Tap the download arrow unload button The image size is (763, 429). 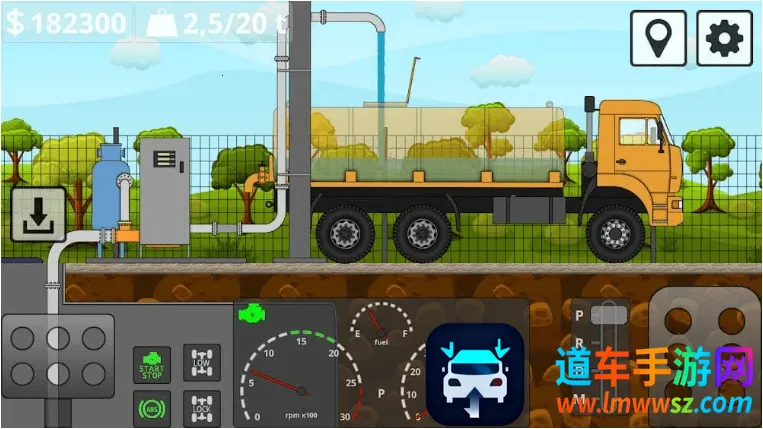coord(38,215)
